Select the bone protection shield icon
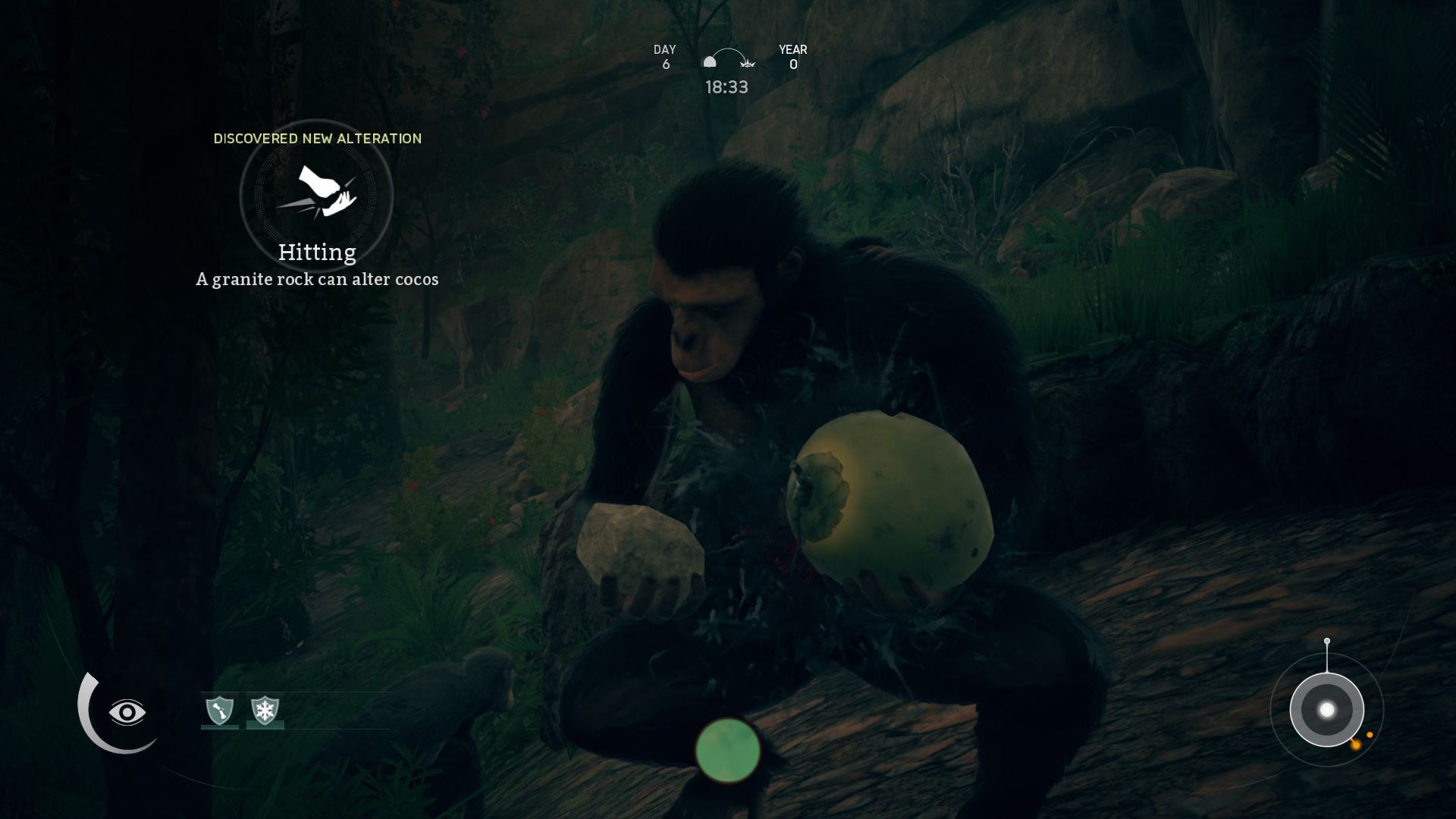Image resolution: width=1456 pixels, height=819 pixels. click(220, 711)
